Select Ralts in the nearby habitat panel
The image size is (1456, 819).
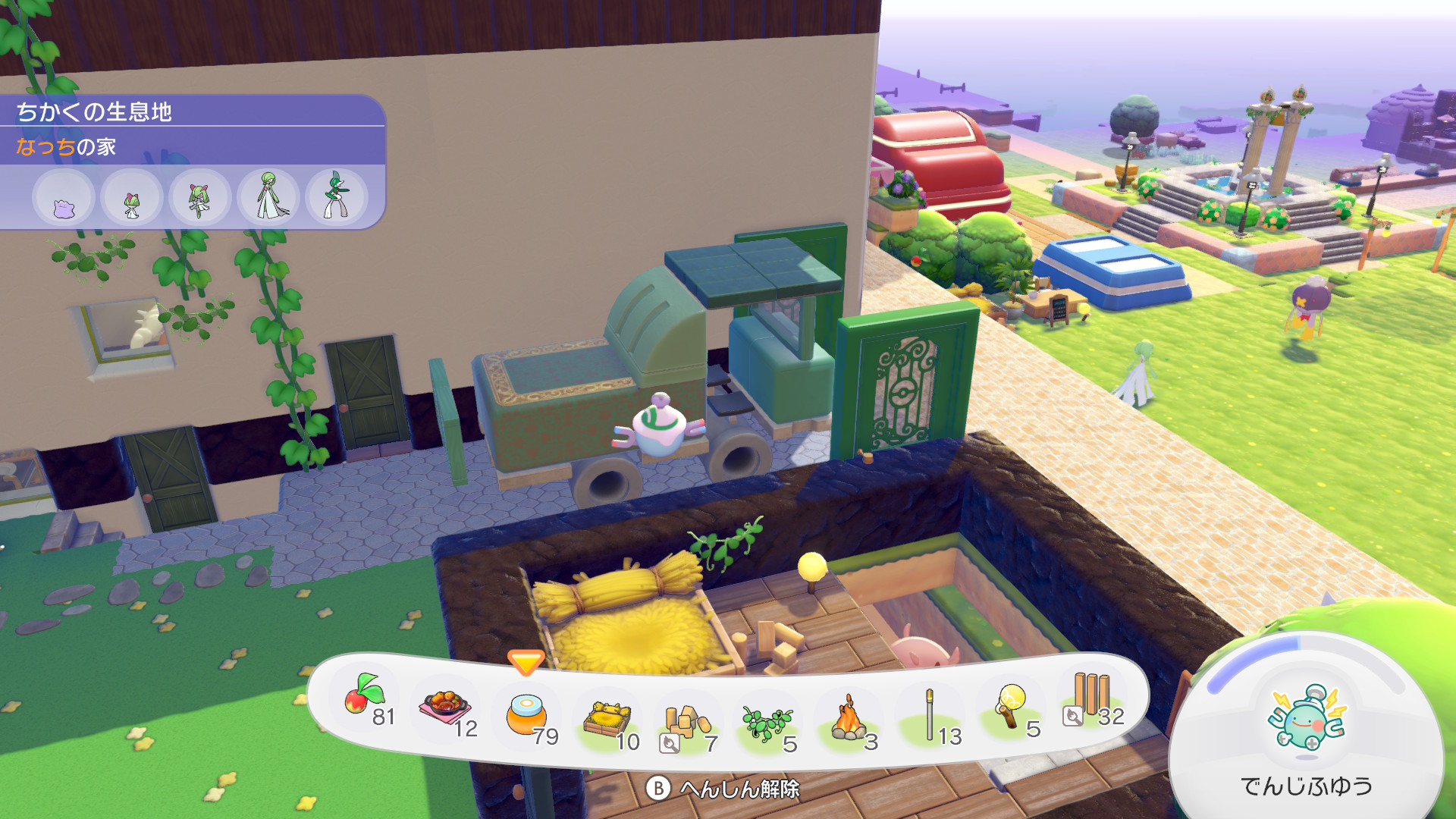coord(132,199)
